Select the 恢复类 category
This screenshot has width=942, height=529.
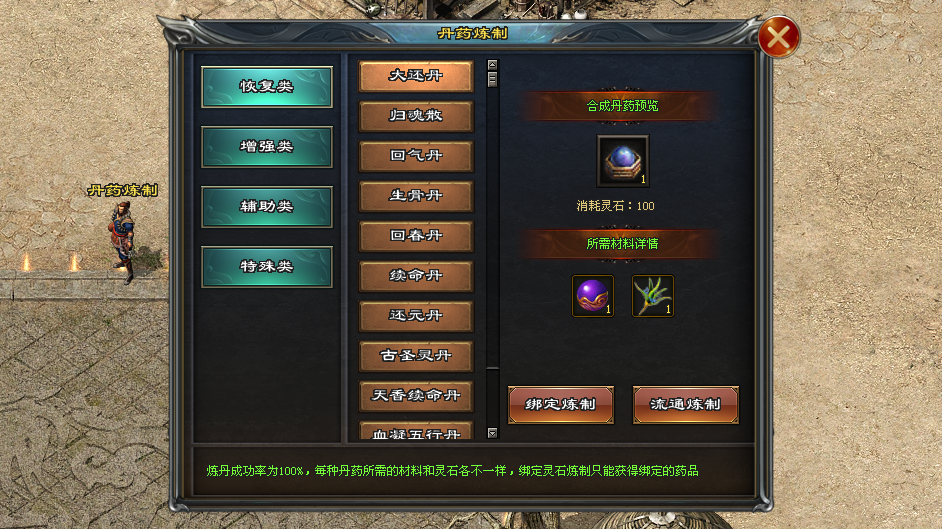point(266,87)
